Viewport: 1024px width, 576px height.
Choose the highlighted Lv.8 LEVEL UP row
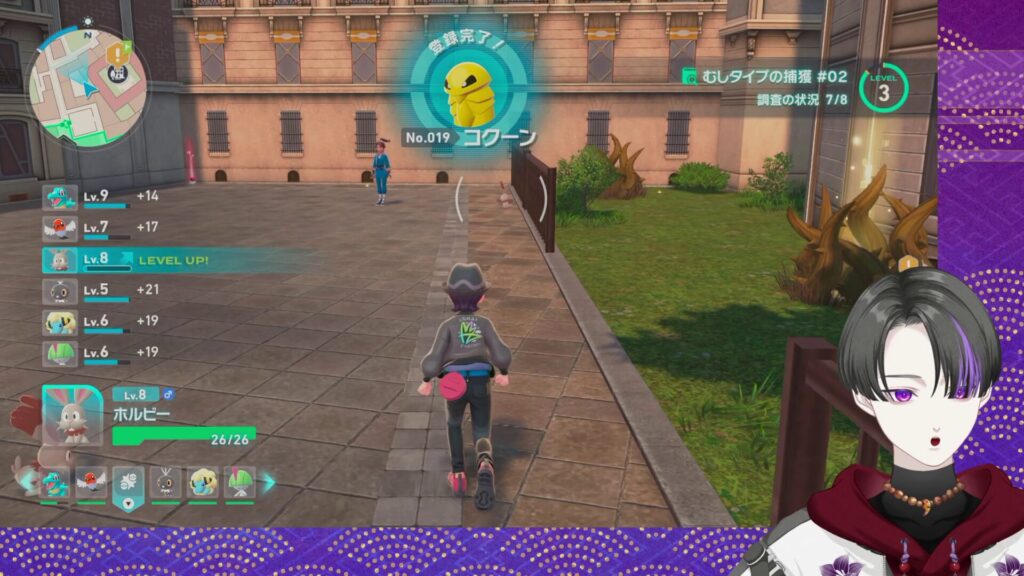pos(130,260)
